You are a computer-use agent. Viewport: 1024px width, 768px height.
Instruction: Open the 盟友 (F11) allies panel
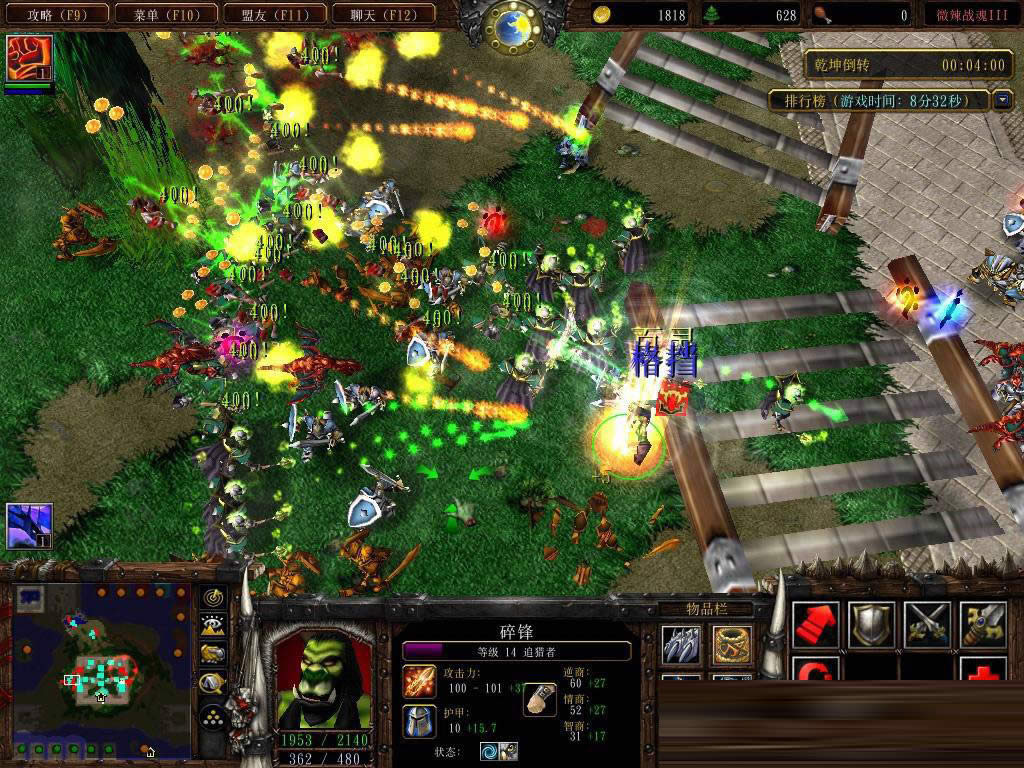tap(273, 14)
